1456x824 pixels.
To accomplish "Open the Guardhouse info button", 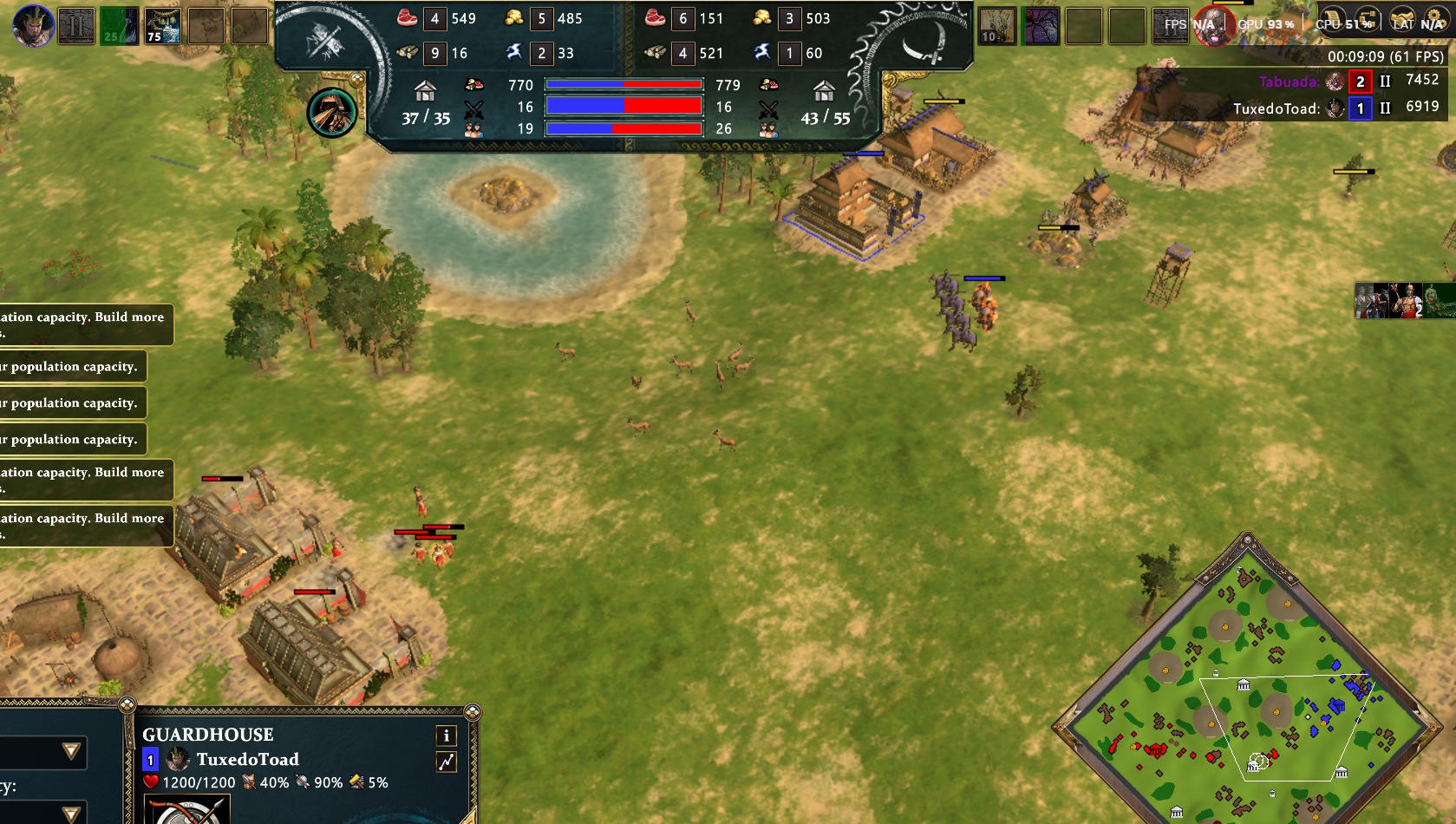I will (x=447, y=736).
